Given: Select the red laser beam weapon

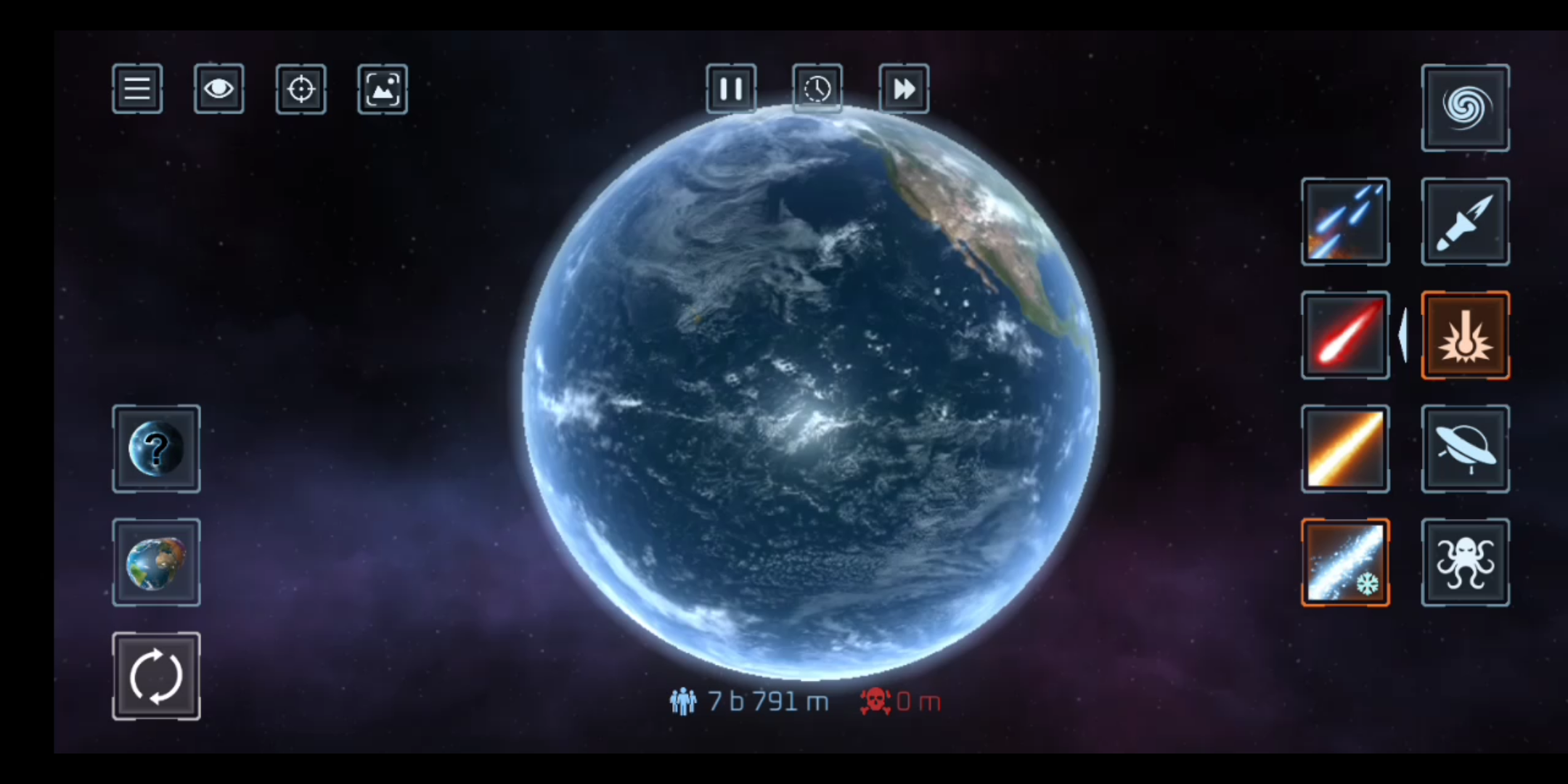Looking at the screenshot, I should point(1345,335).
